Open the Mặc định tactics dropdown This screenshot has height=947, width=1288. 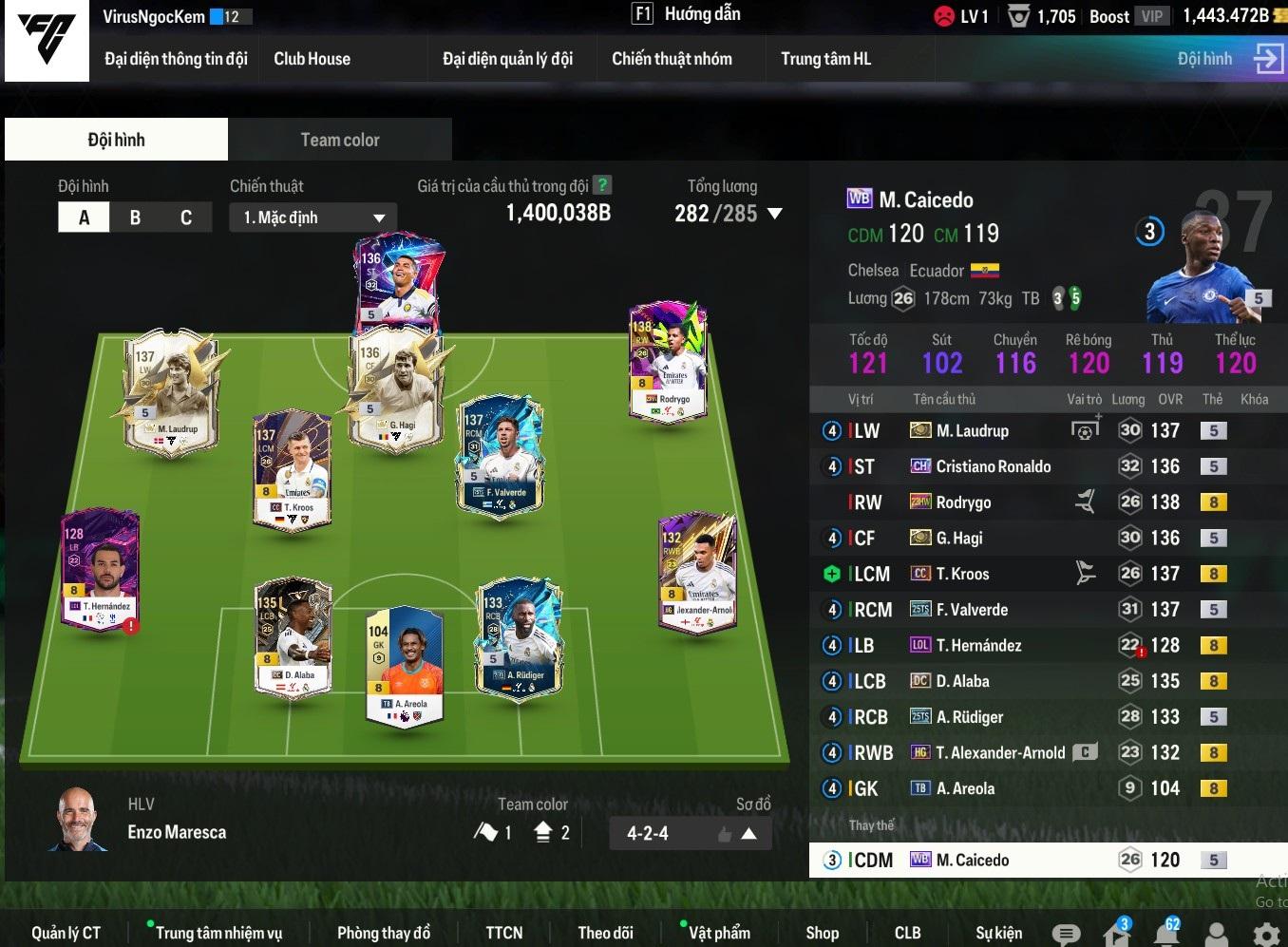tap(313, 218)
